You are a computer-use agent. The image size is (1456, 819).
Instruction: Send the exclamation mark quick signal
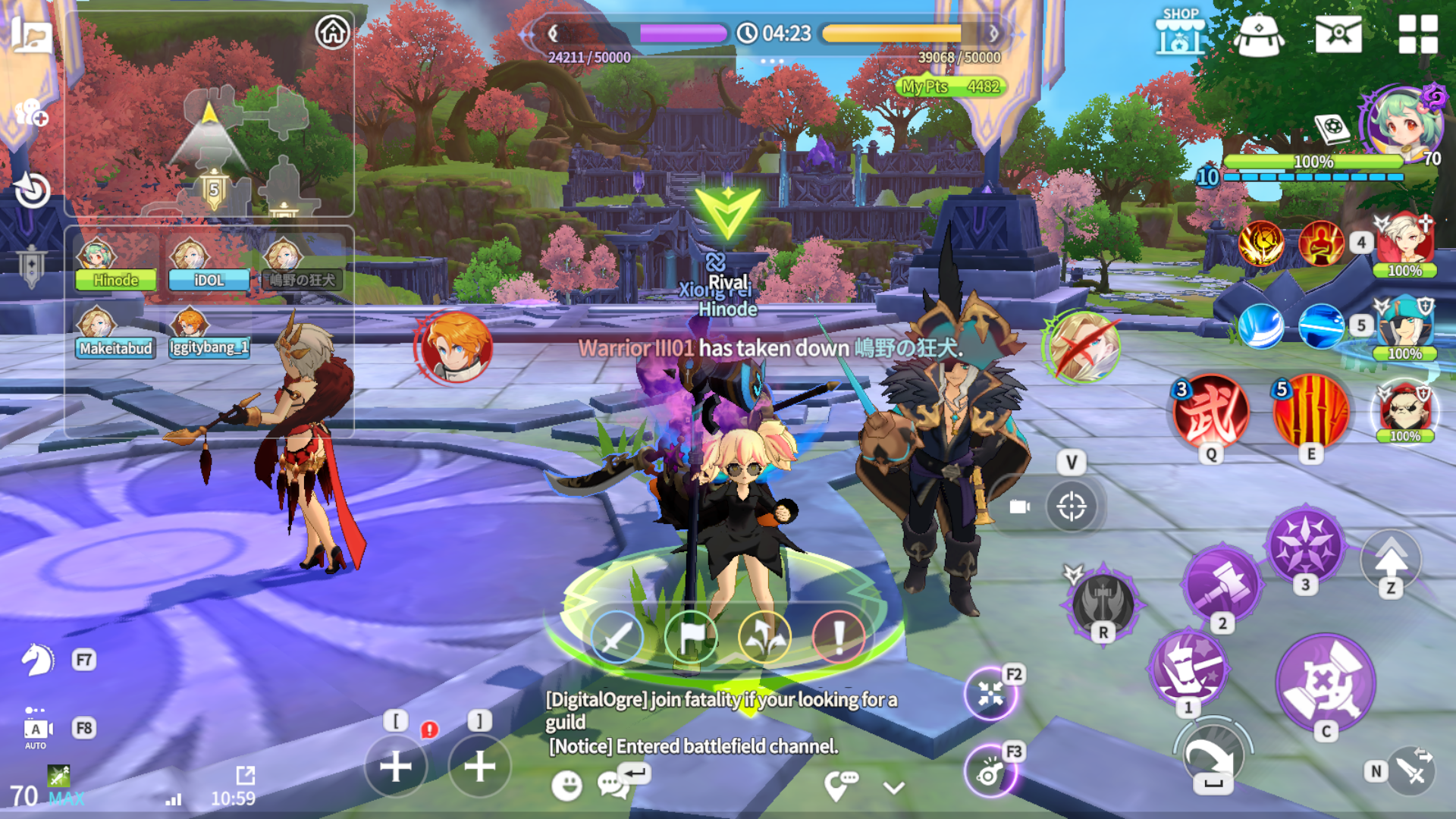838,637
